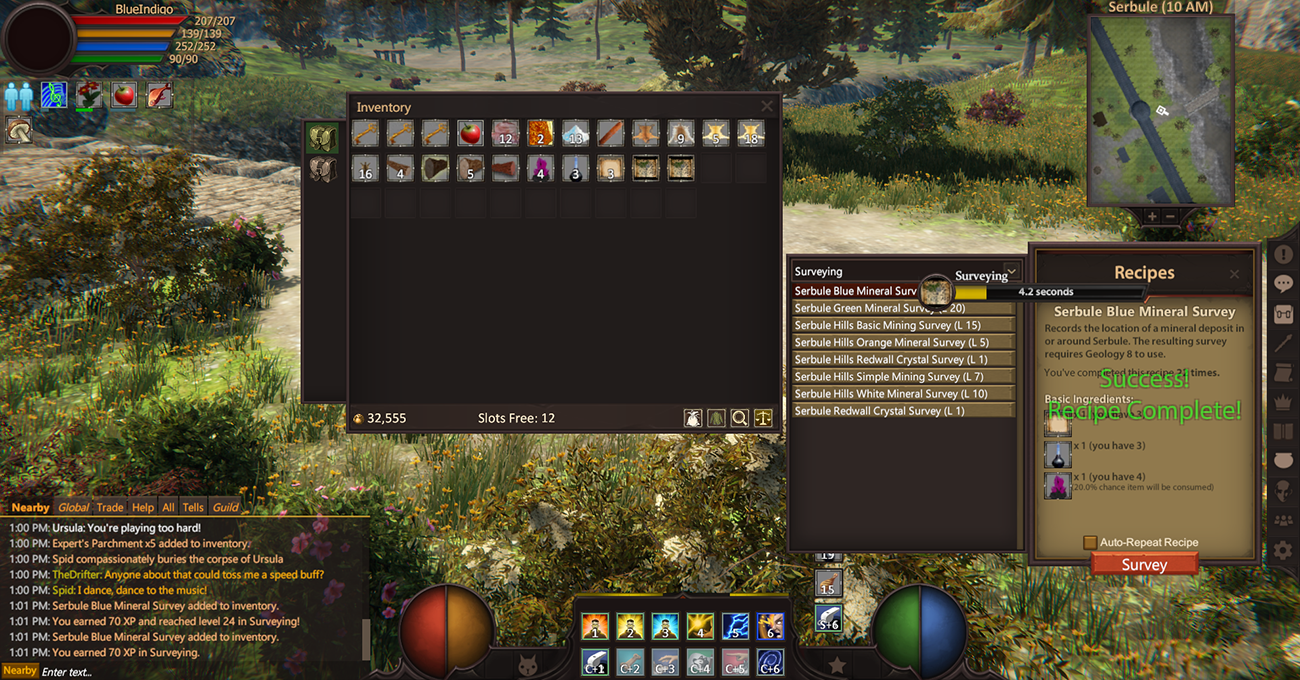Screen dimensions: 1300x680
Task: Activate the lightning ability in slot 5
Action: [x=735, y=627]
